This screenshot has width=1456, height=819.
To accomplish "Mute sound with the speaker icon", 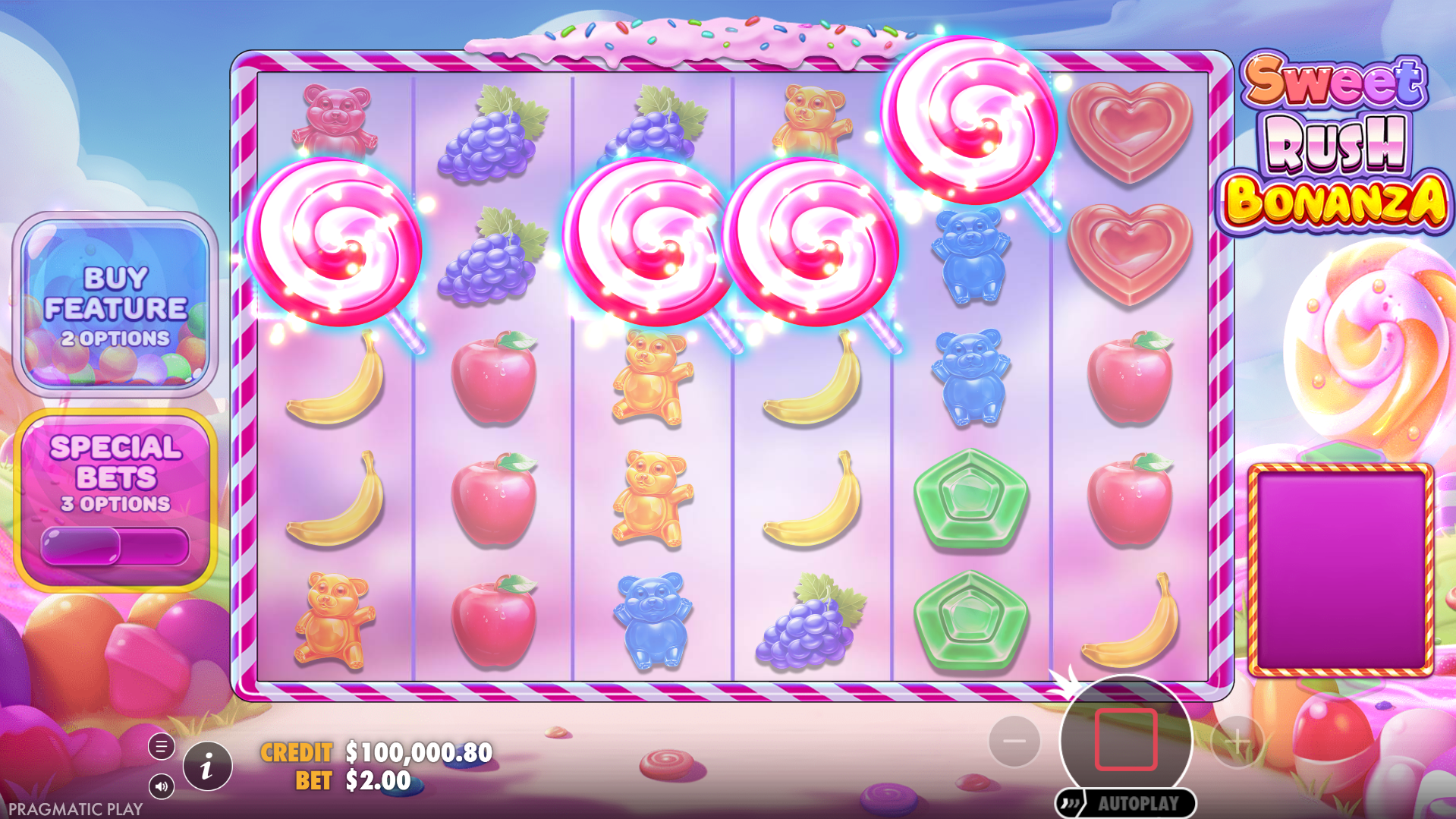I will tap(161, 786).
